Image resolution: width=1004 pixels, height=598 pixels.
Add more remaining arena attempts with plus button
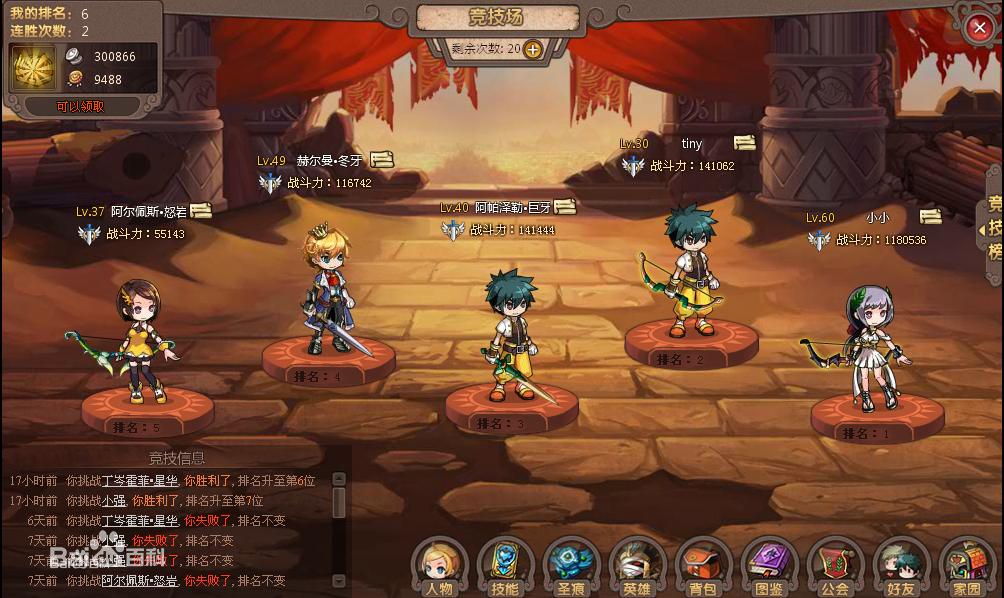click(532, 48)
